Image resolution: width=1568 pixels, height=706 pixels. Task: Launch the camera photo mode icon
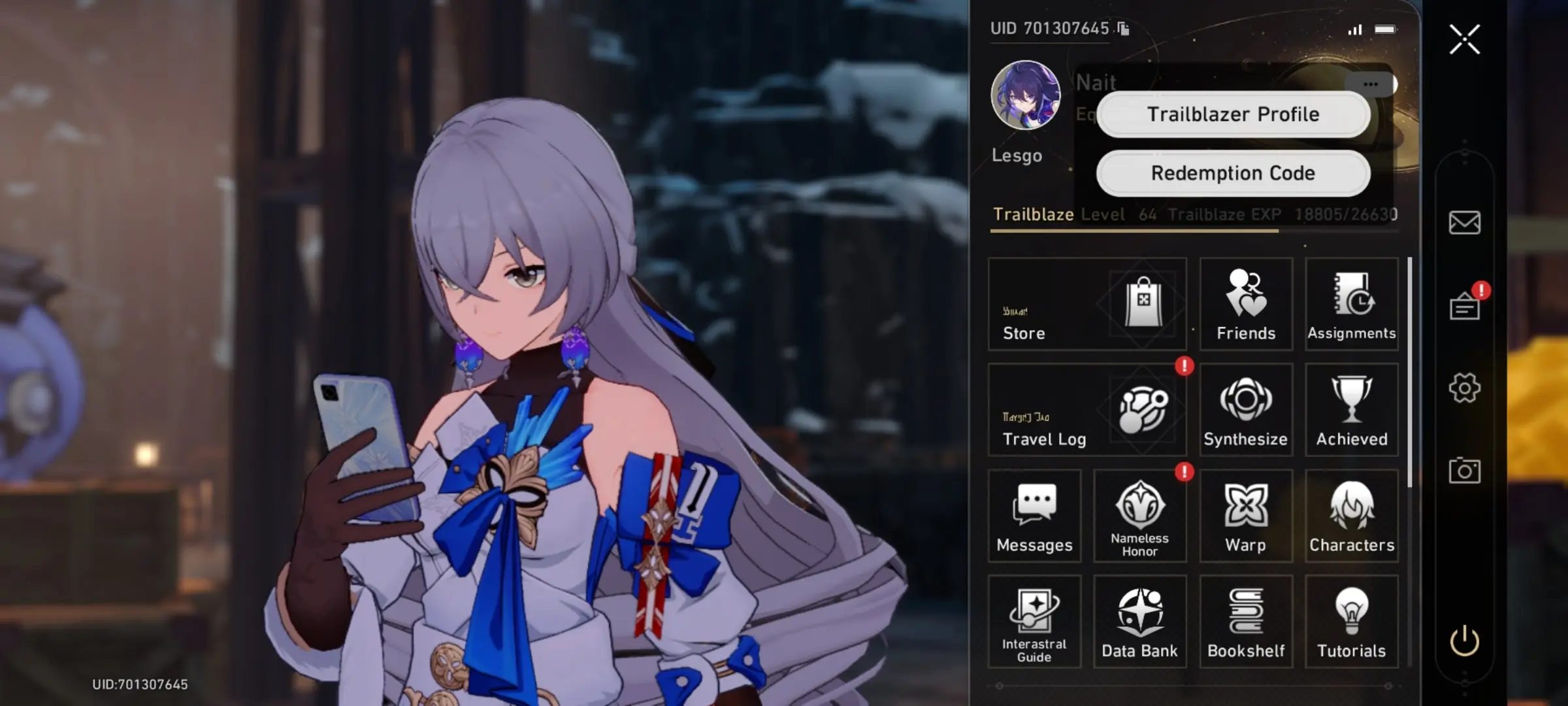tap(1464, 471)
